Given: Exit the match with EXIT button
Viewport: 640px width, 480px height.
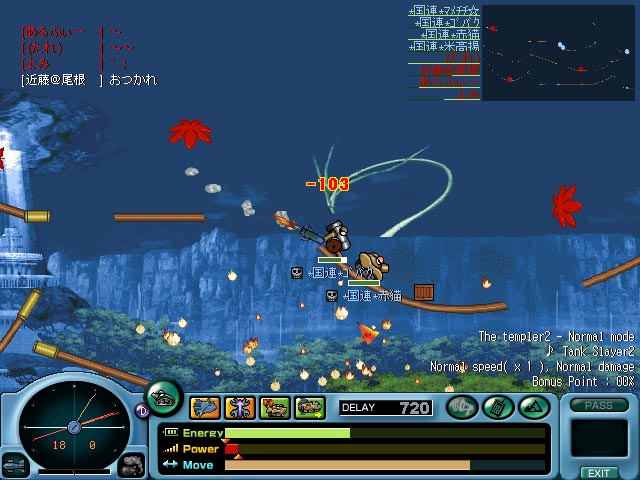Looking at the screenshot, I should pyautogui.click(x=599, y=472).
